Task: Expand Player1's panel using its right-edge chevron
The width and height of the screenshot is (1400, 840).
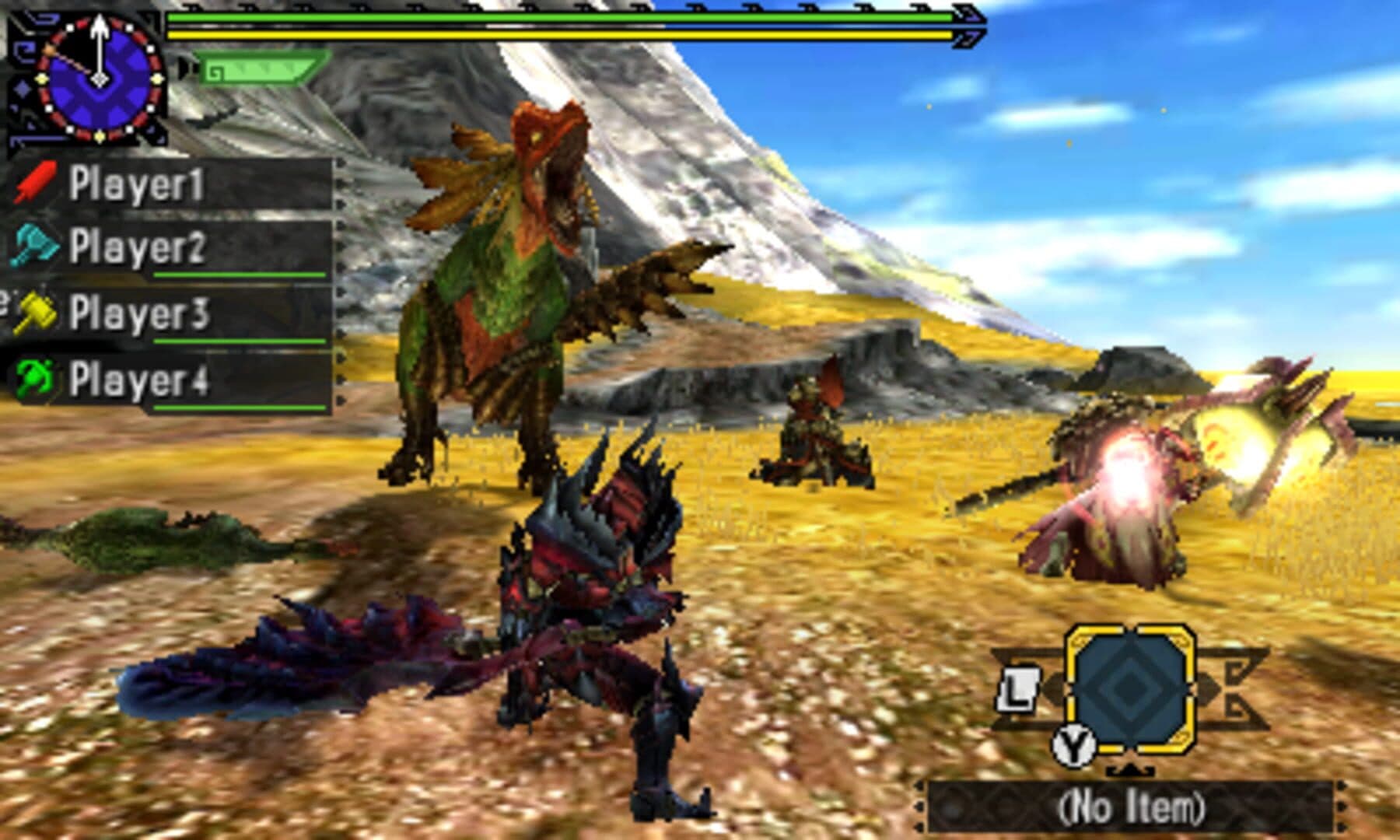Action: tap(340, 184)
